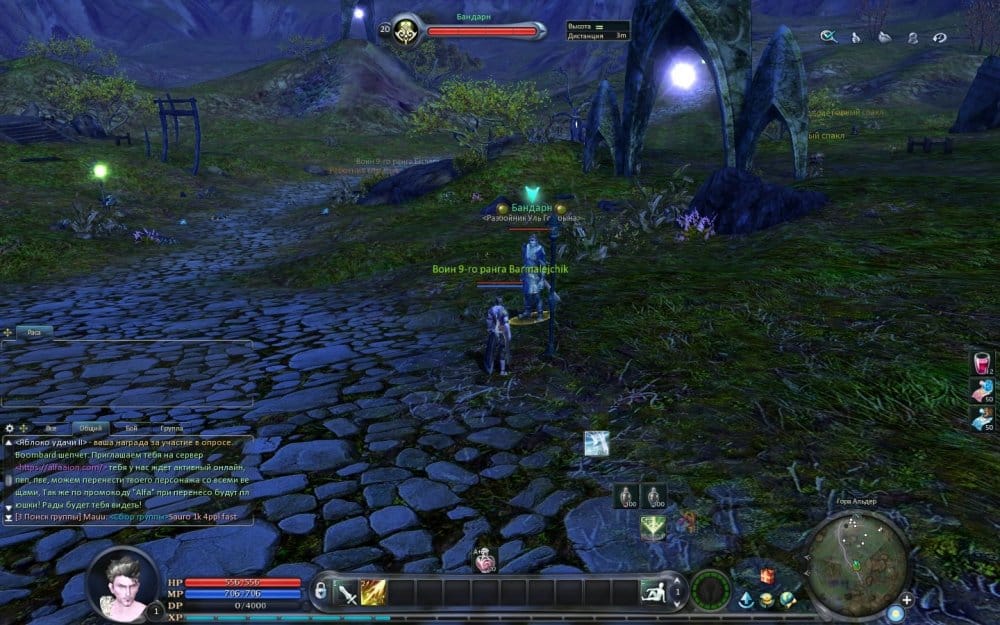Screen dimensions: 1000x625
Task: Open the magnifier checkmark icon
Action: pyautogui.click(x=828, y=37)
